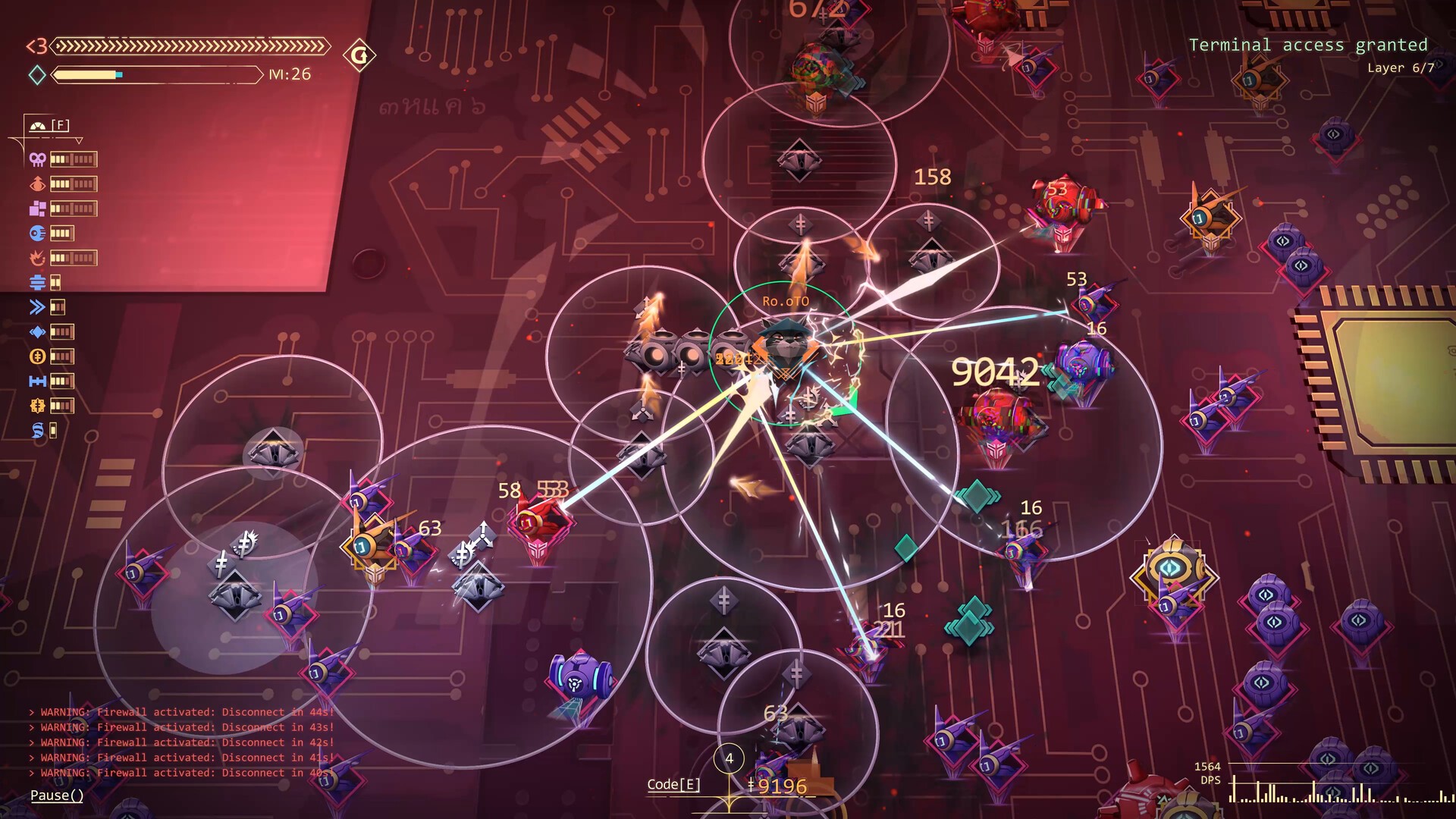The width and height of the screenshot is (1456, 819).
Task: Select the orange spiked-chip upgrade icon
Action: tap(37, 406)
